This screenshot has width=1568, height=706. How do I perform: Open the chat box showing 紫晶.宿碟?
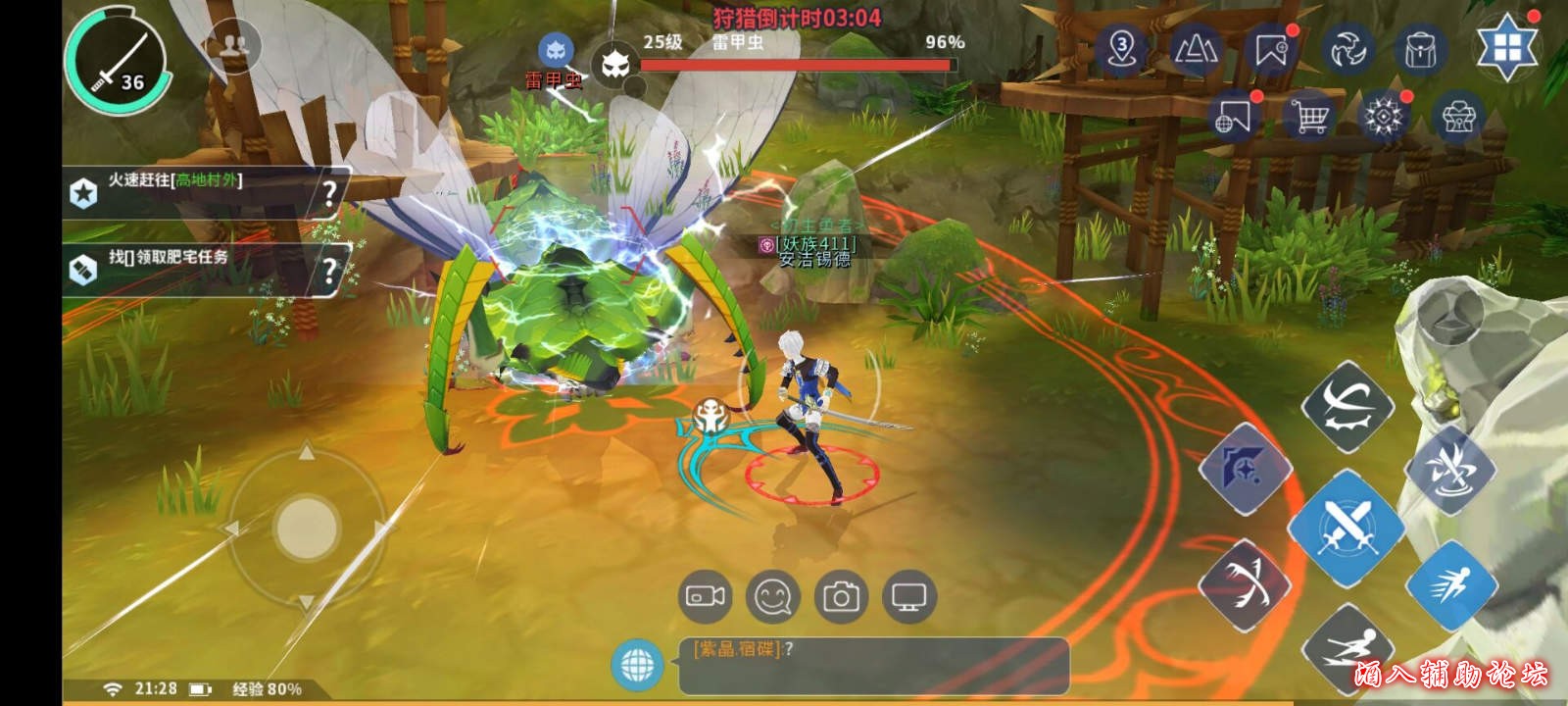(872, 665)
